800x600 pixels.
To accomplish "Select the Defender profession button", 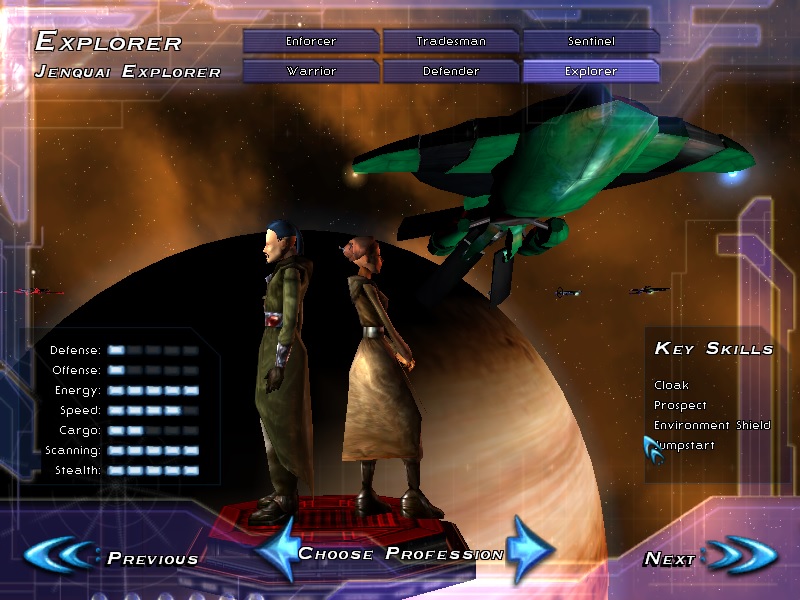I will coord(450,71).
